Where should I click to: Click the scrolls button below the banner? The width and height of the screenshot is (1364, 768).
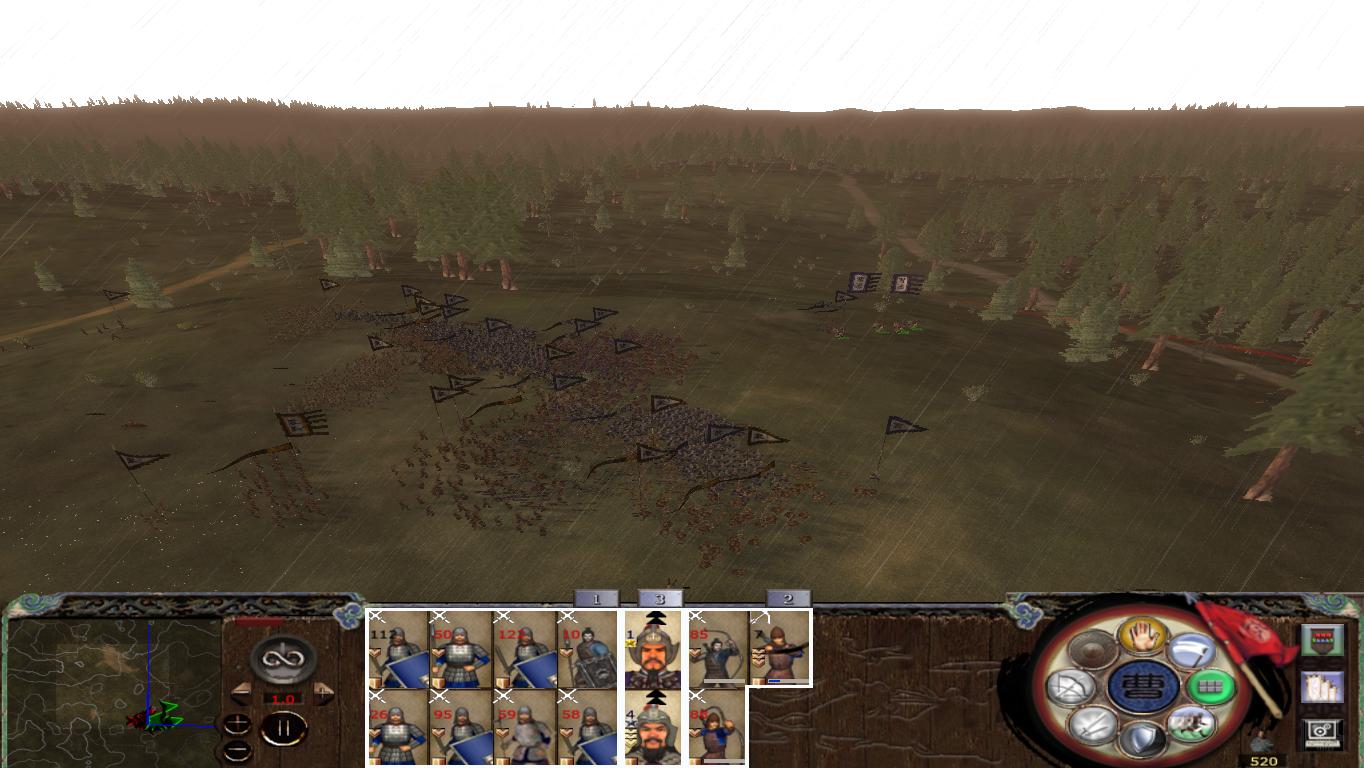tap(1323, 687)
